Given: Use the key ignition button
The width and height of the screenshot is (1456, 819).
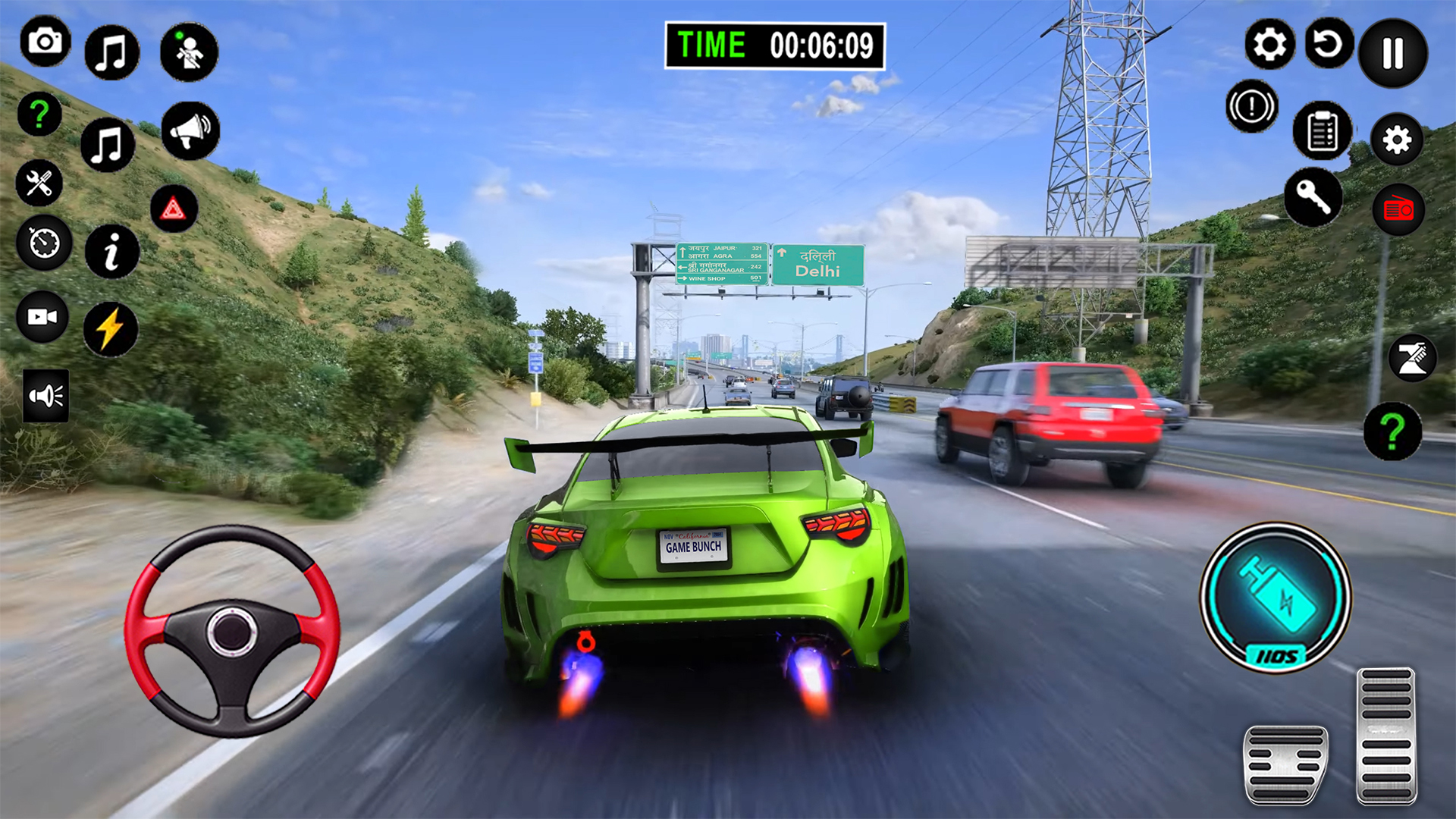Looking at the screenshot, I should coord(1313,197).
